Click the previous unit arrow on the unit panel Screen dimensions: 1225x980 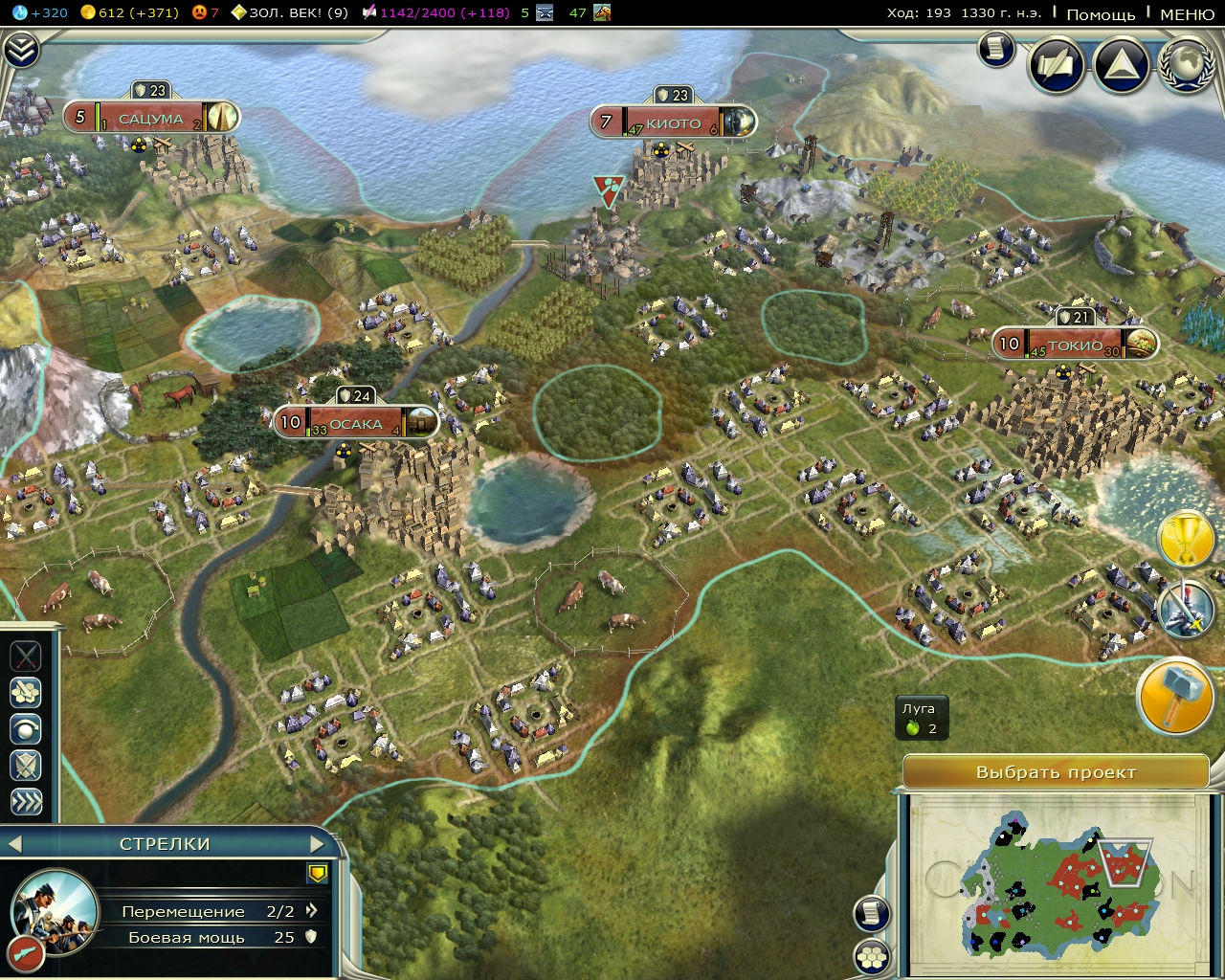click(x=13, y=844)
